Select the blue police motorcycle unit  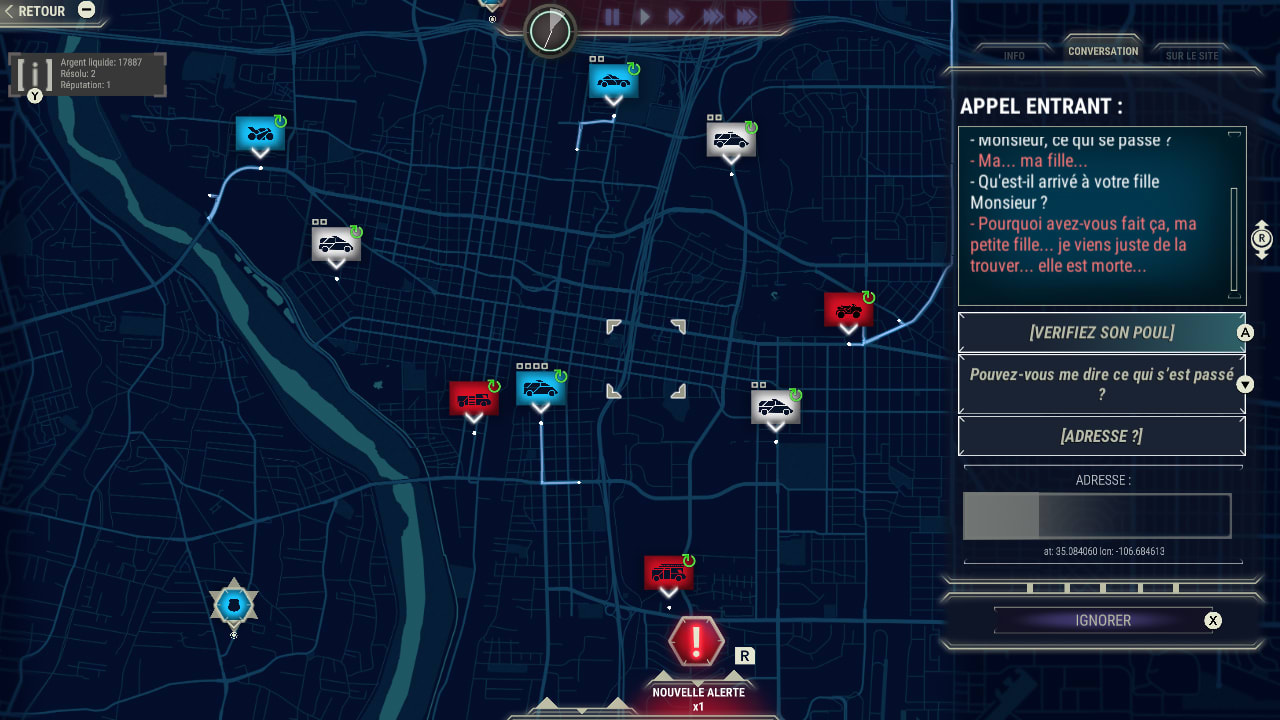coord(260,133)
